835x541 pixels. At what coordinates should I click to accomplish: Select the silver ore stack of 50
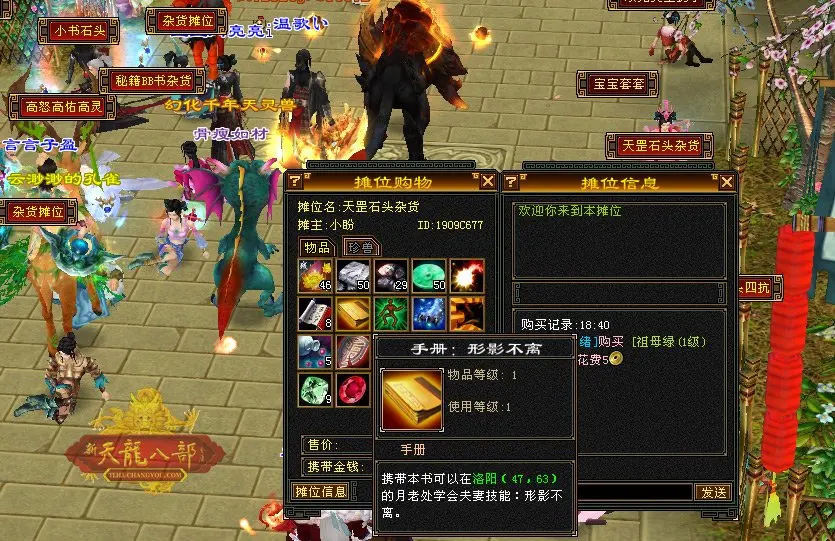pyautogui.click(x=351, y=276)
